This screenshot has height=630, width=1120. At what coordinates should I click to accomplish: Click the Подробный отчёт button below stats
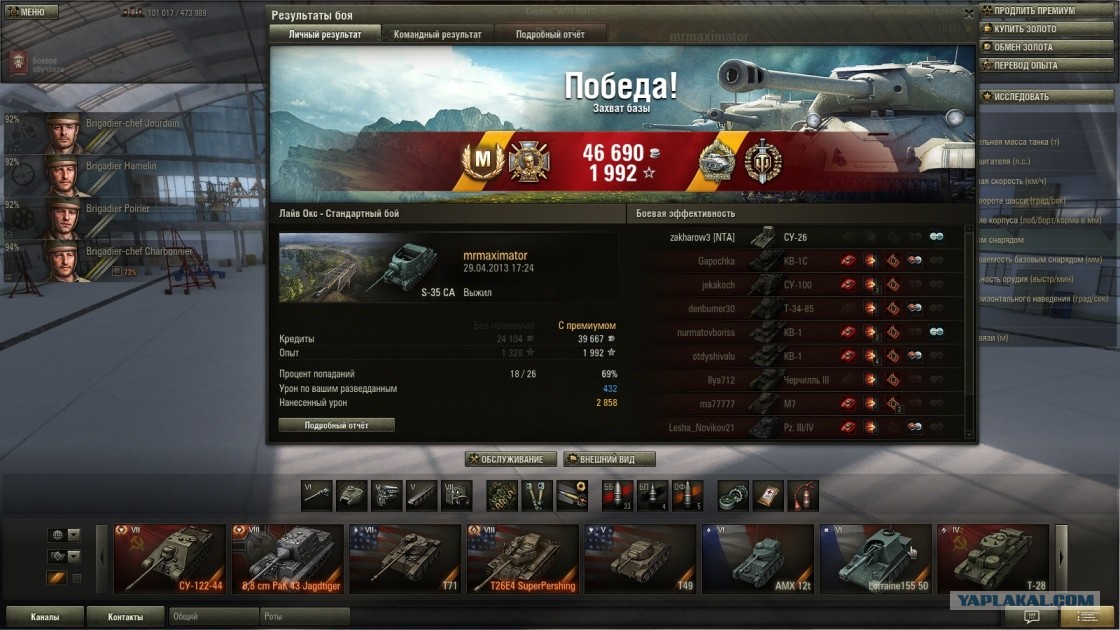(x=336, y=425)
